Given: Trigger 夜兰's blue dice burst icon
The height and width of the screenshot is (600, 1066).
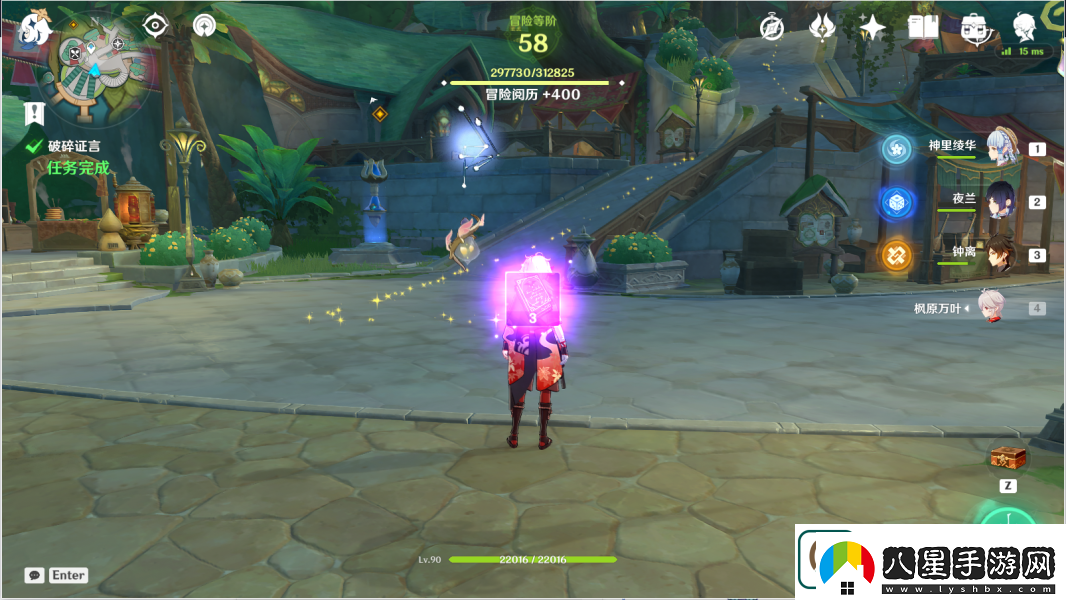Looking at the screenshot, I should (896, 202).
